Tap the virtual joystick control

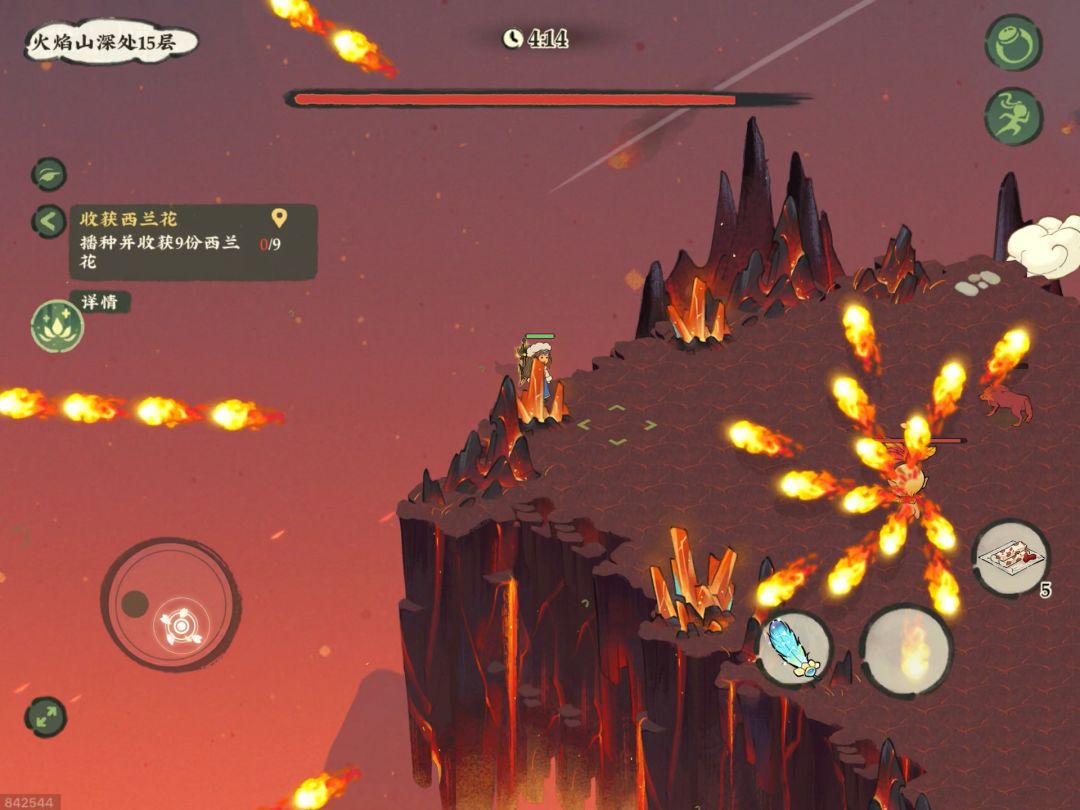click(170, 604)
